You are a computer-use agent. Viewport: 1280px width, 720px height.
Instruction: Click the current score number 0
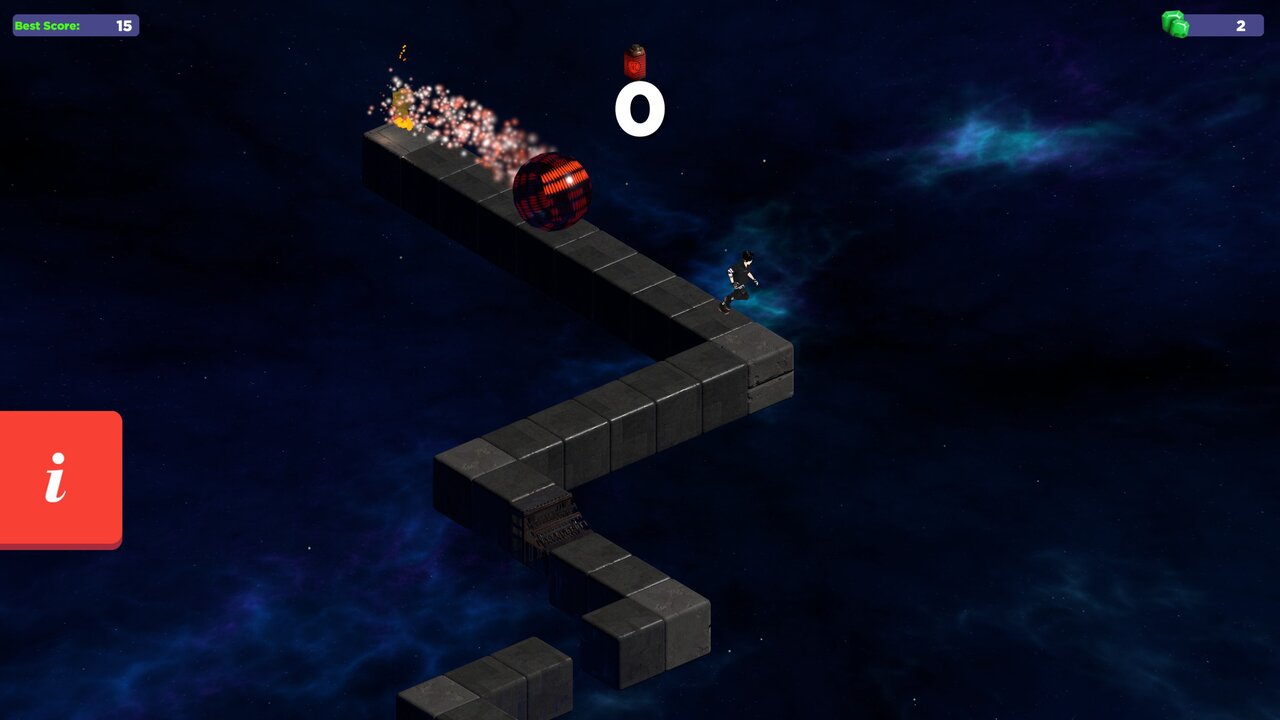point(640,107)
